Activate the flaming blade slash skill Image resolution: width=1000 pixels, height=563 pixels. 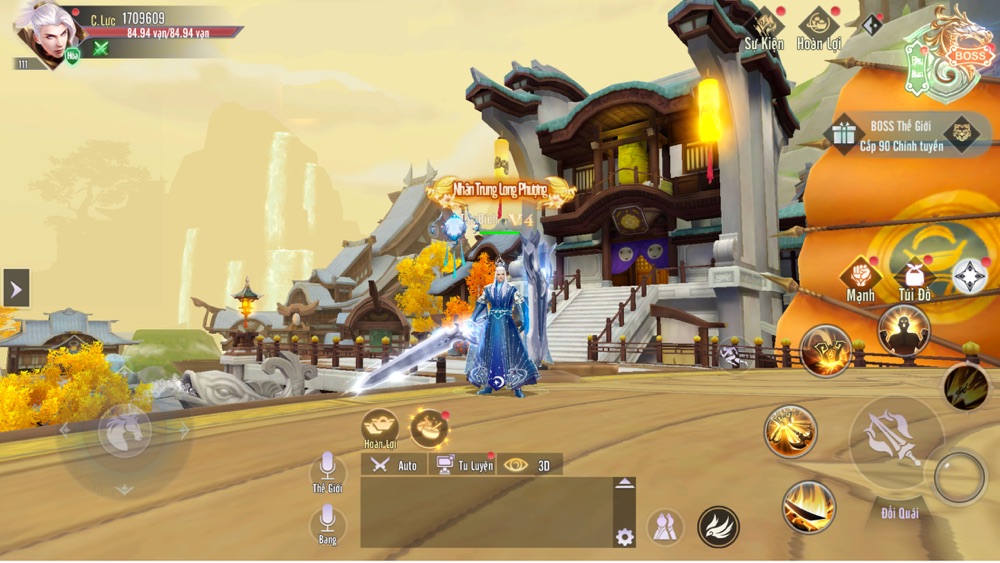point(808,507)
